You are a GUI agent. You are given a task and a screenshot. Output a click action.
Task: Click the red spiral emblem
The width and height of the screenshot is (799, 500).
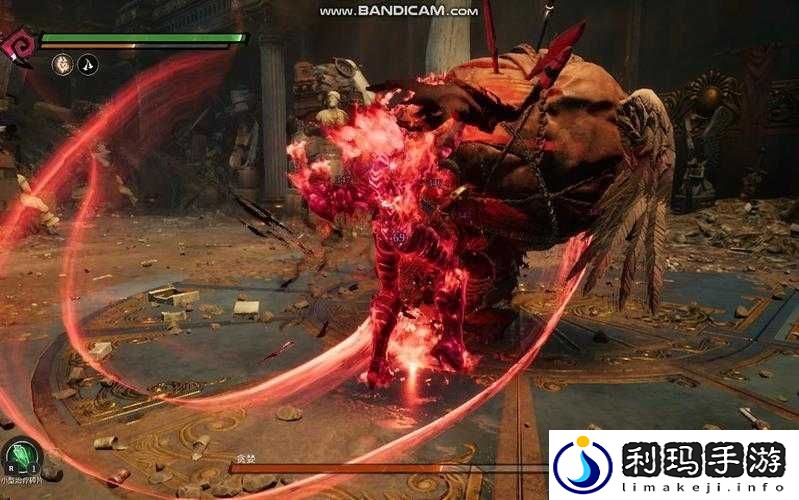[x=18, y=40]
